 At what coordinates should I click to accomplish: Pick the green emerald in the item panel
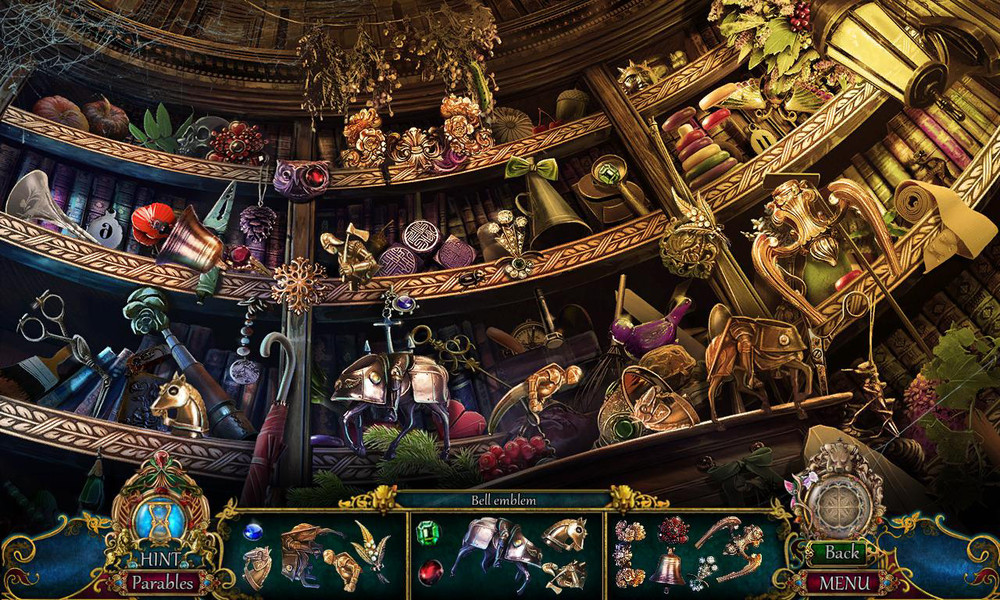pos(430,532)
